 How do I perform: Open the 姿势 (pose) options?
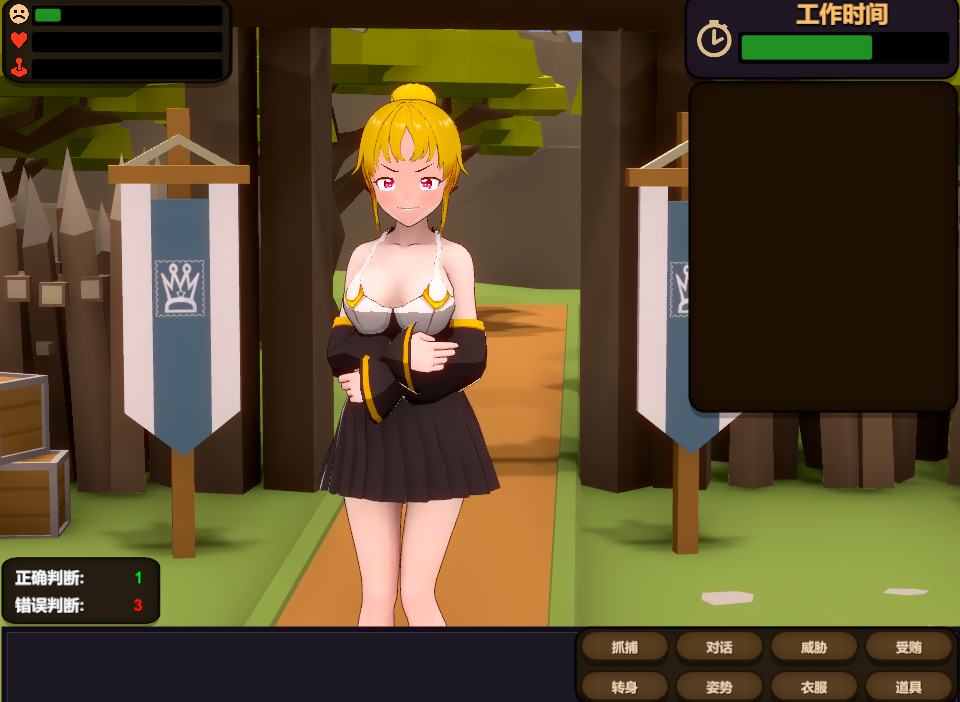[x=719, y=686]
